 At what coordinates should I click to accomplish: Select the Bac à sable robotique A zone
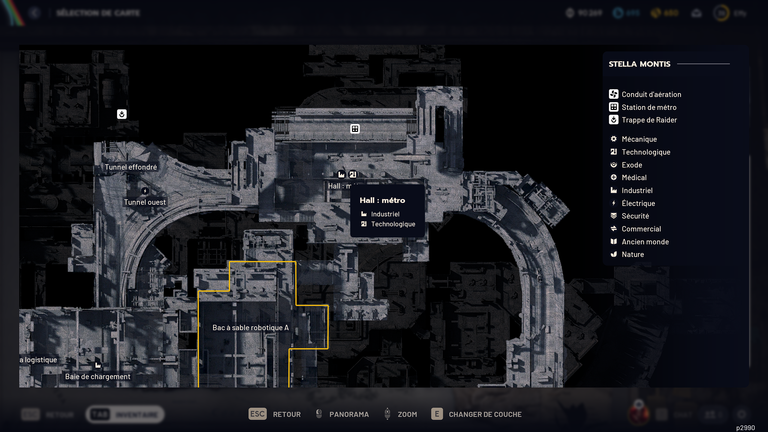251,327
